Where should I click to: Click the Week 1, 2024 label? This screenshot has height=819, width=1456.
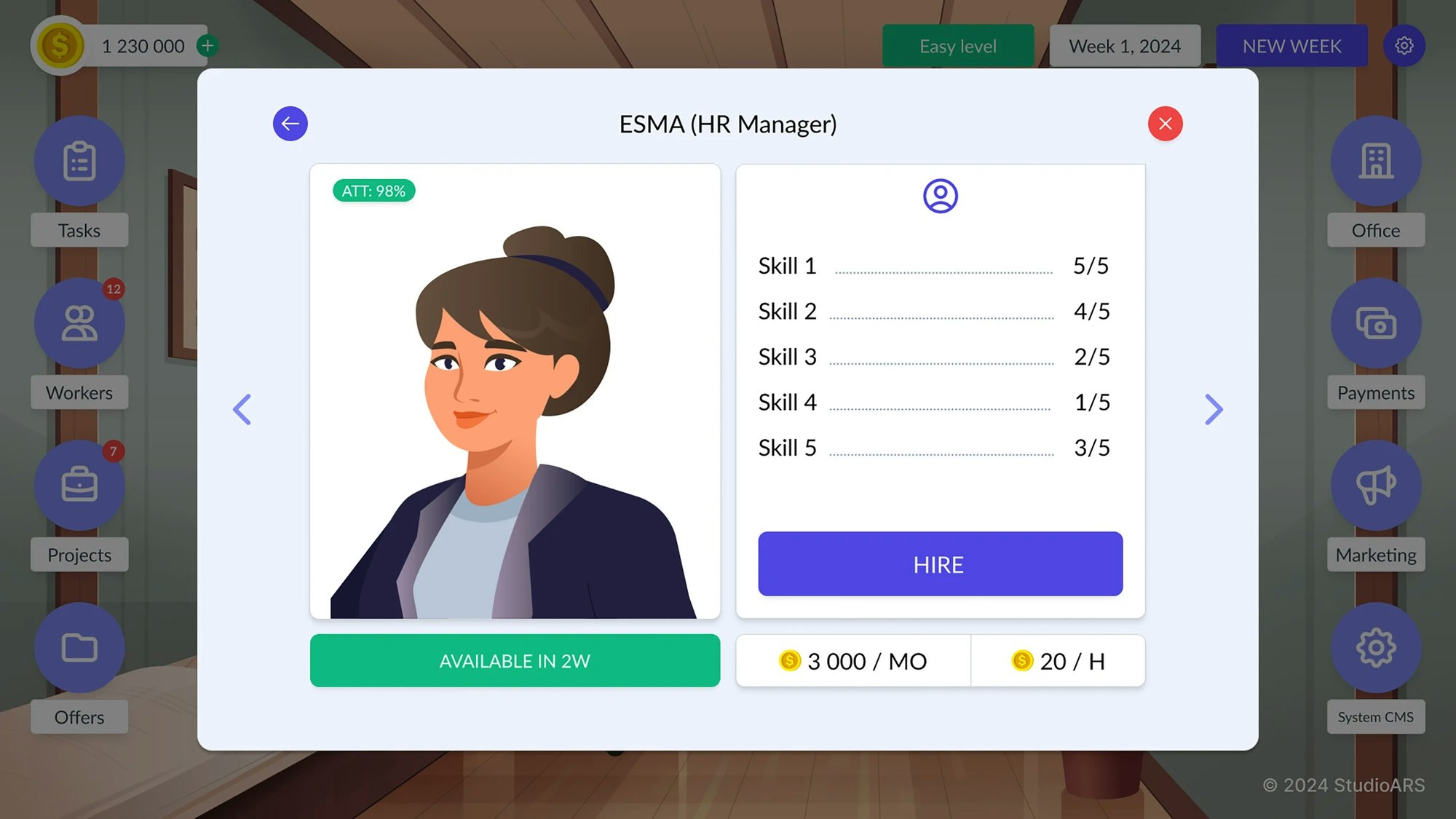point(1125,45)
